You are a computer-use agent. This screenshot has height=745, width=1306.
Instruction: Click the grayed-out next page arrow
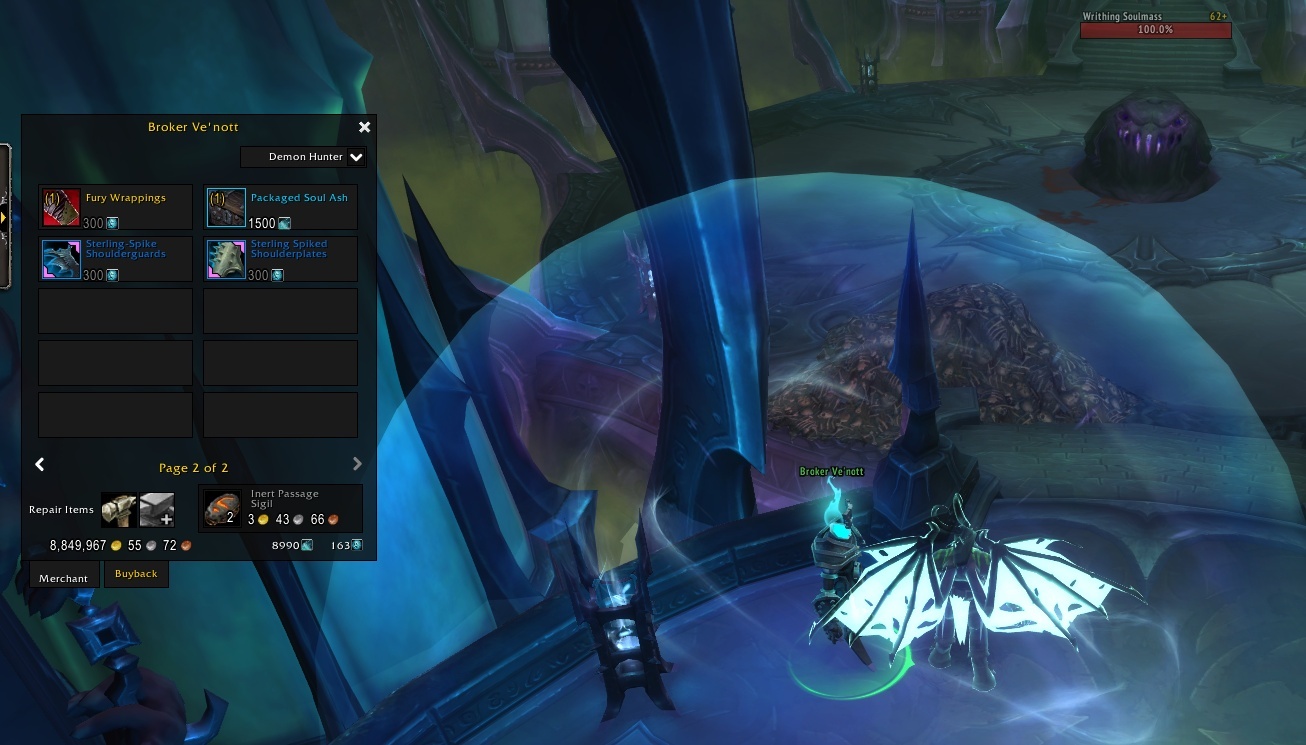[x=357, y=463]
